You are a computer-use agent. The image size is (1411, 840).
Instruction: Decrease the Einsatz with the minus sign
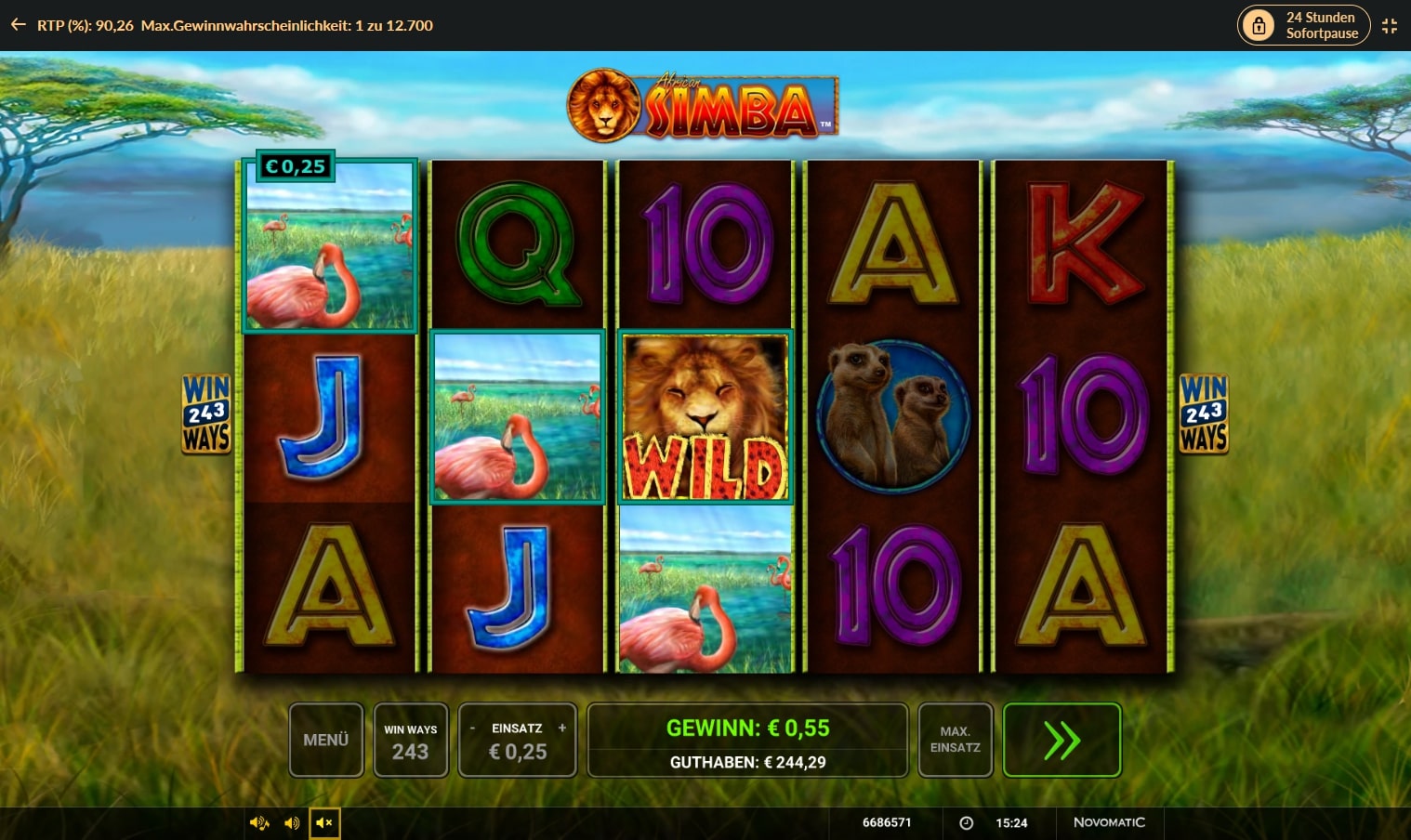[472, 728]
